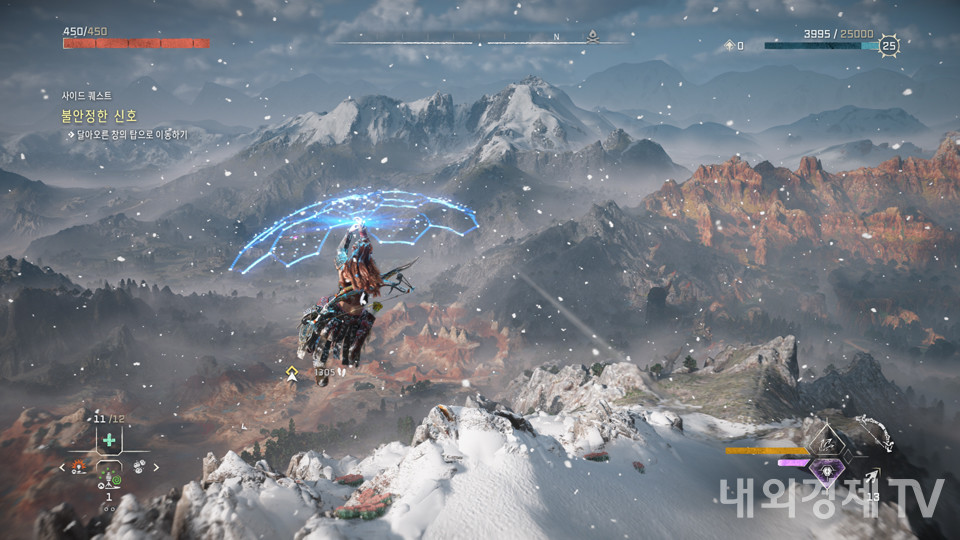Click the quest waypoint marker showing 1305
The width and height of the screenshot is (960, 540).
point(292,373)
